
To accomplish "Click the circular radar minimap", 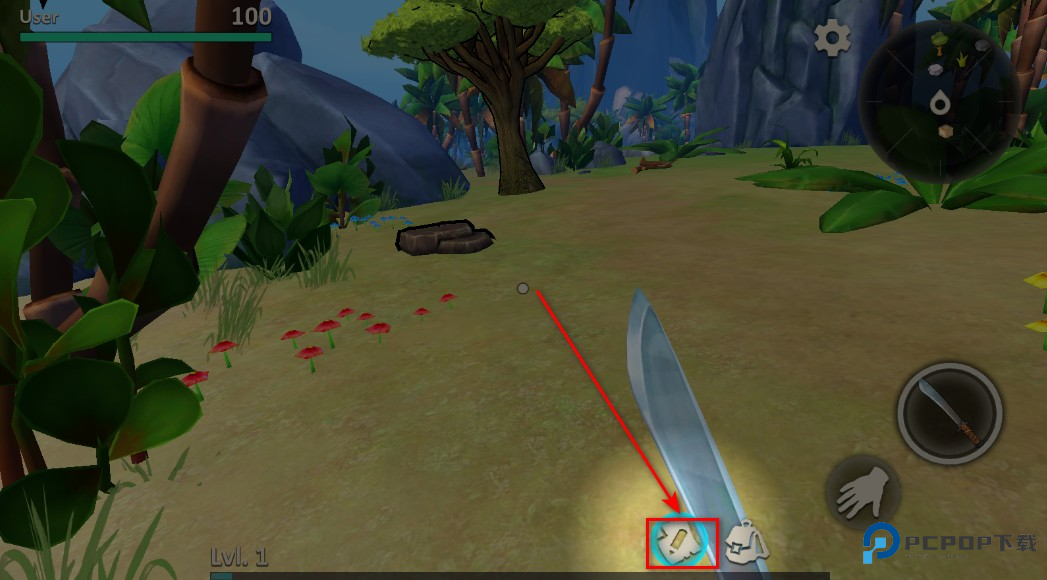I will point(939,102).
